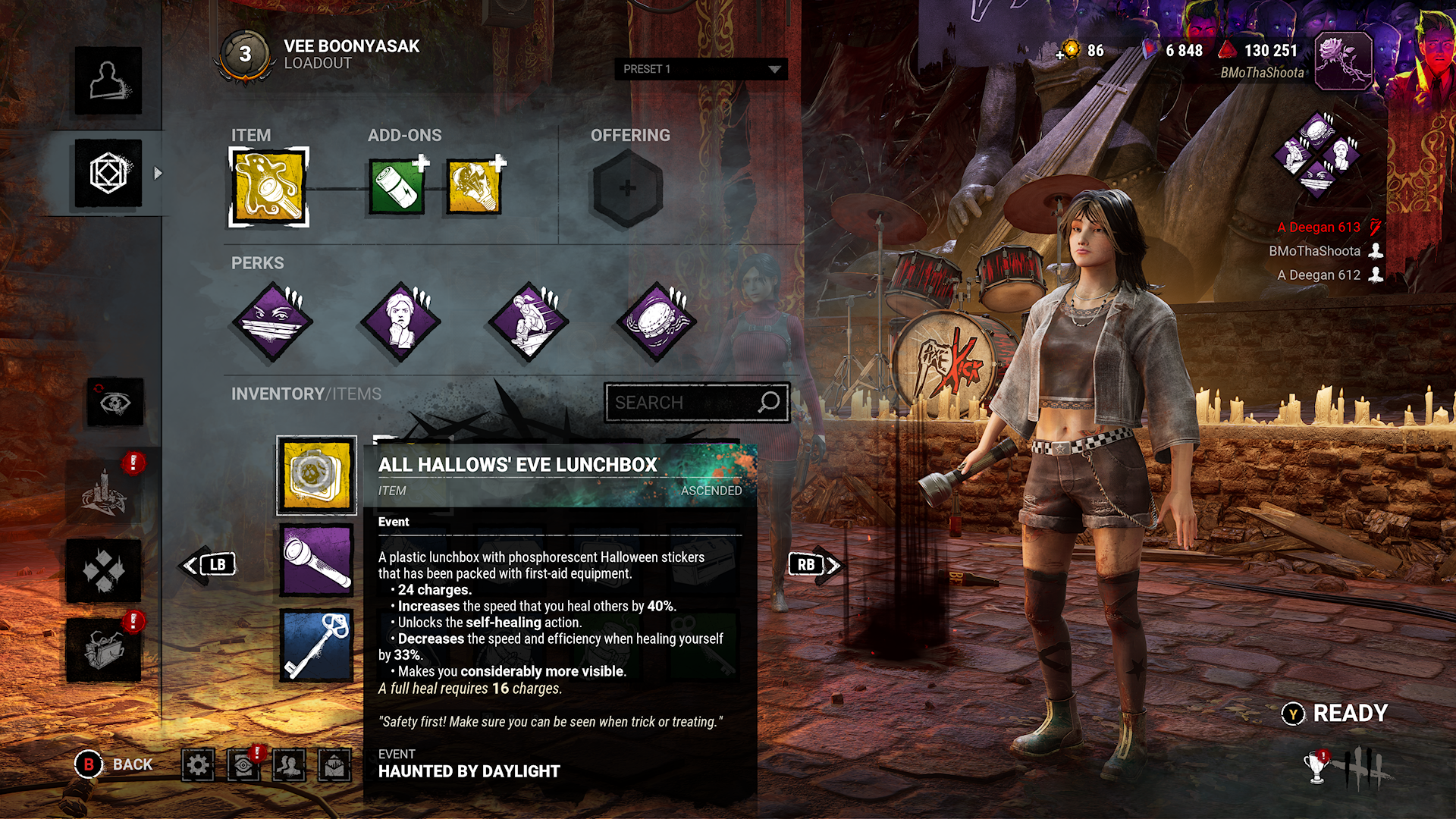Open the loadout tab
The height and width of the screenshot is (819, 1456).
pos(108,174)
